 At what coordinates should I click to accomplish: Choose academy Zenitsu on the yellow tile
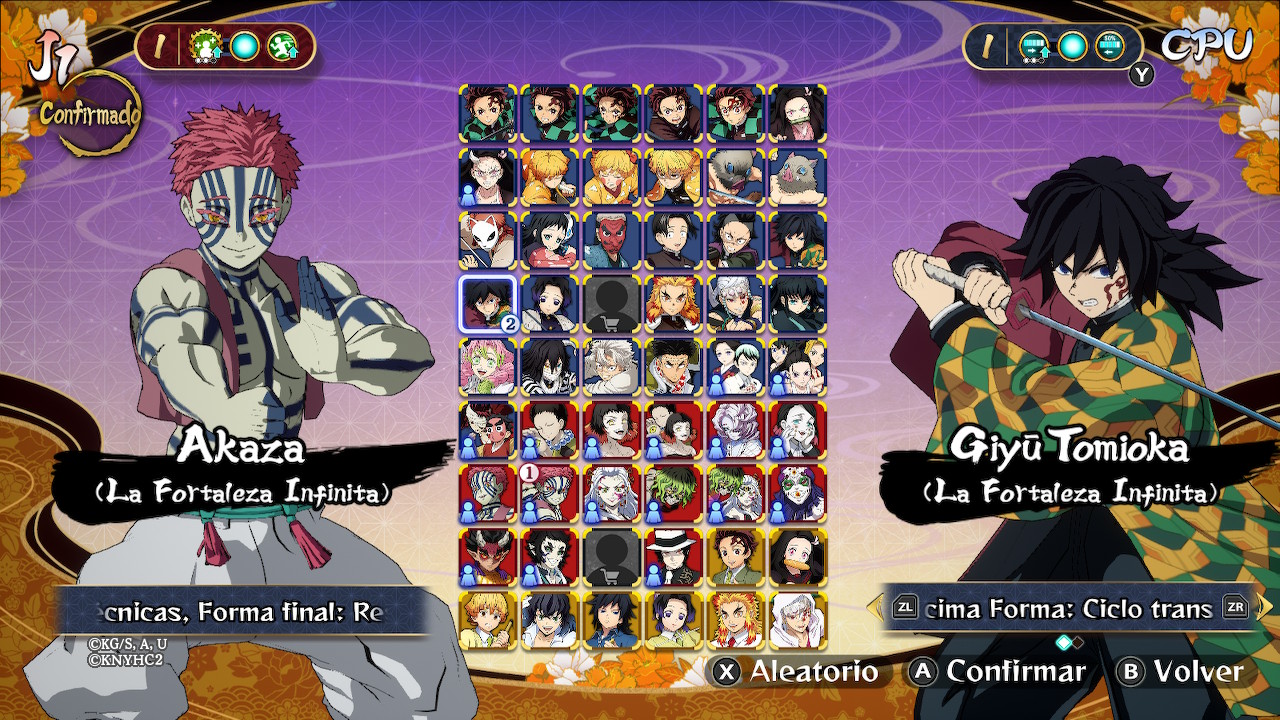(x=488, y=621)
